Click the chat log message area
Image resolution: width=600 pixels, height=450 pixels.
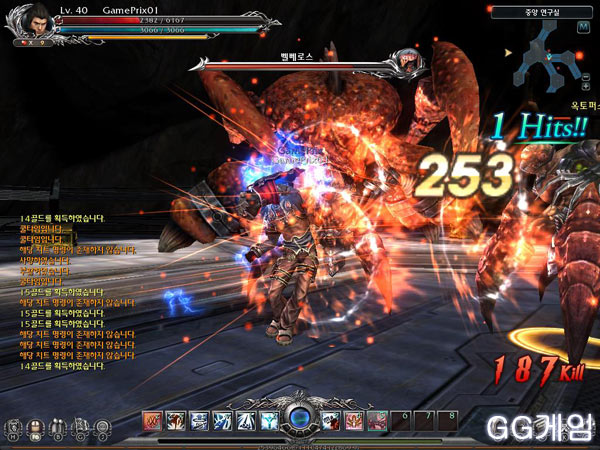[x=70, y=290]
